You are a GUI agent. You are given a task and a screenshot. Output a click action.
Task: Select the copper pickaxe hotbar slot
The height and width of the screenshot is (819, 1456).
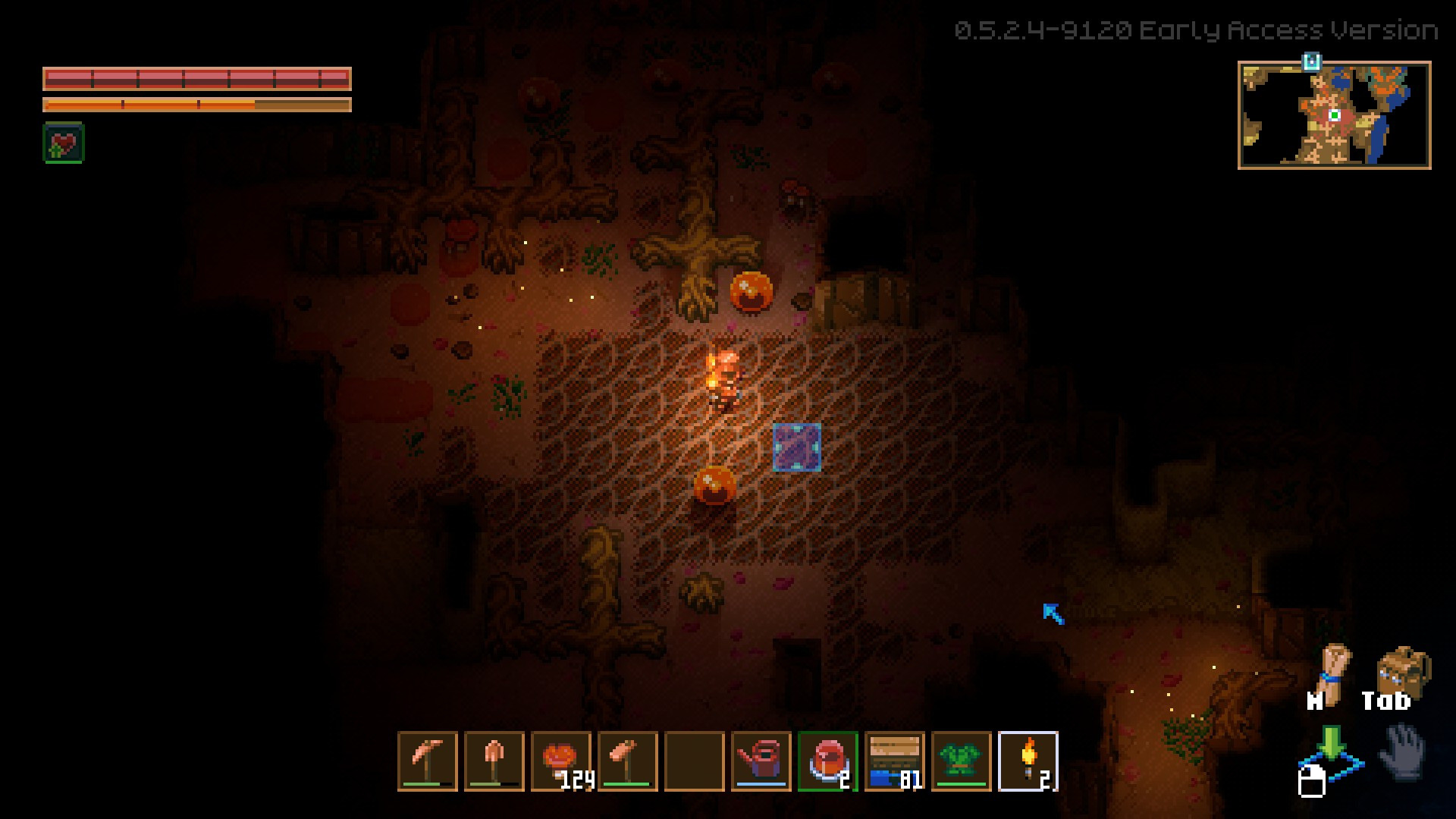click(428, 761)
